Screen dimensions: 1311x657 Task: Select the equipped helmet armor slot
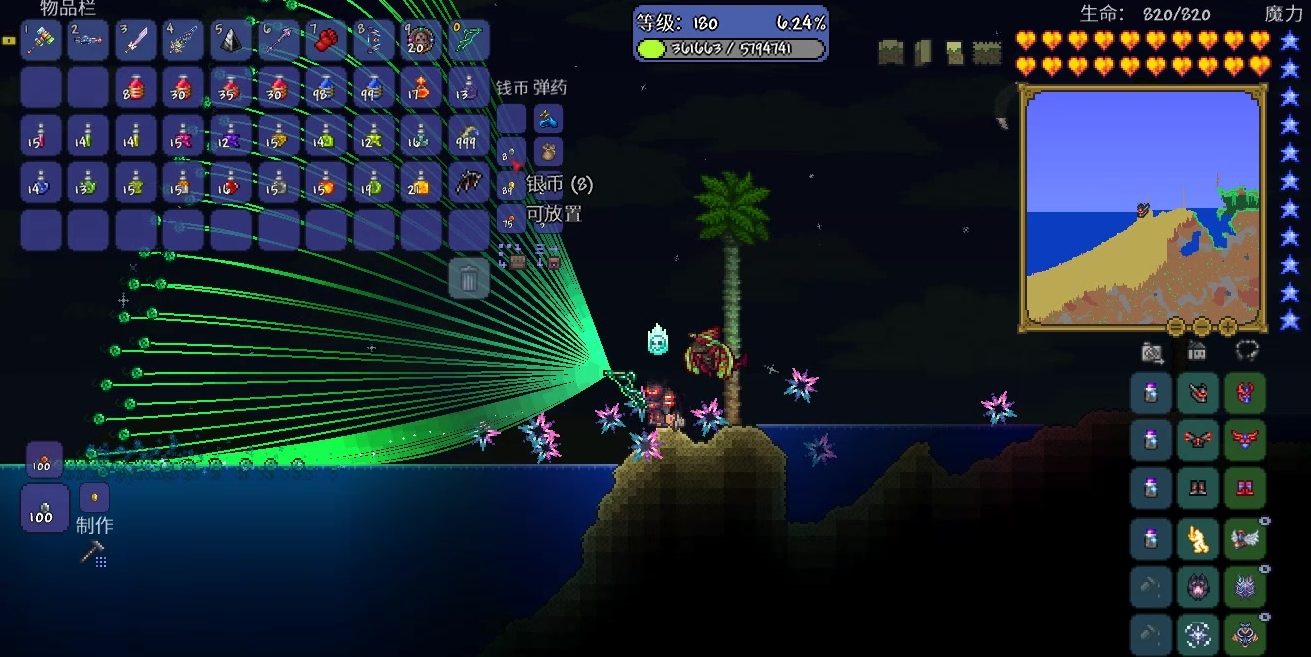[1245, 393]
